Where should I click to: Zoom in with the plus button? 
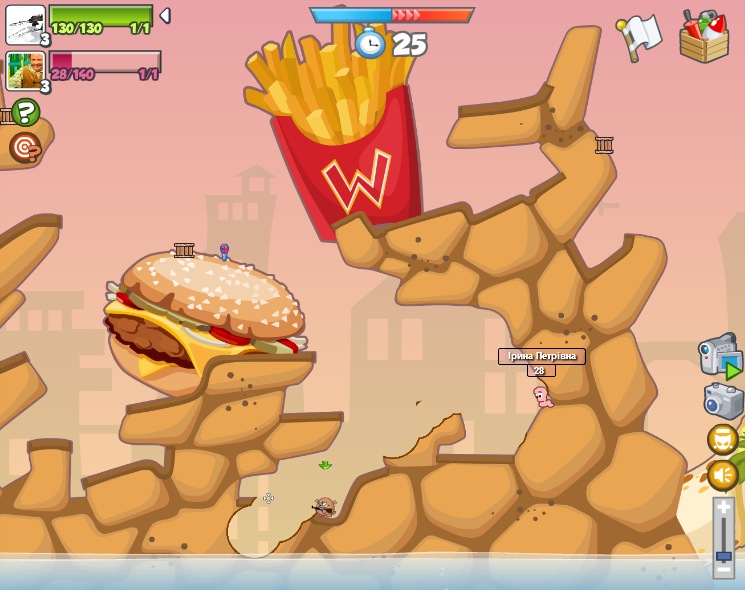724,508
